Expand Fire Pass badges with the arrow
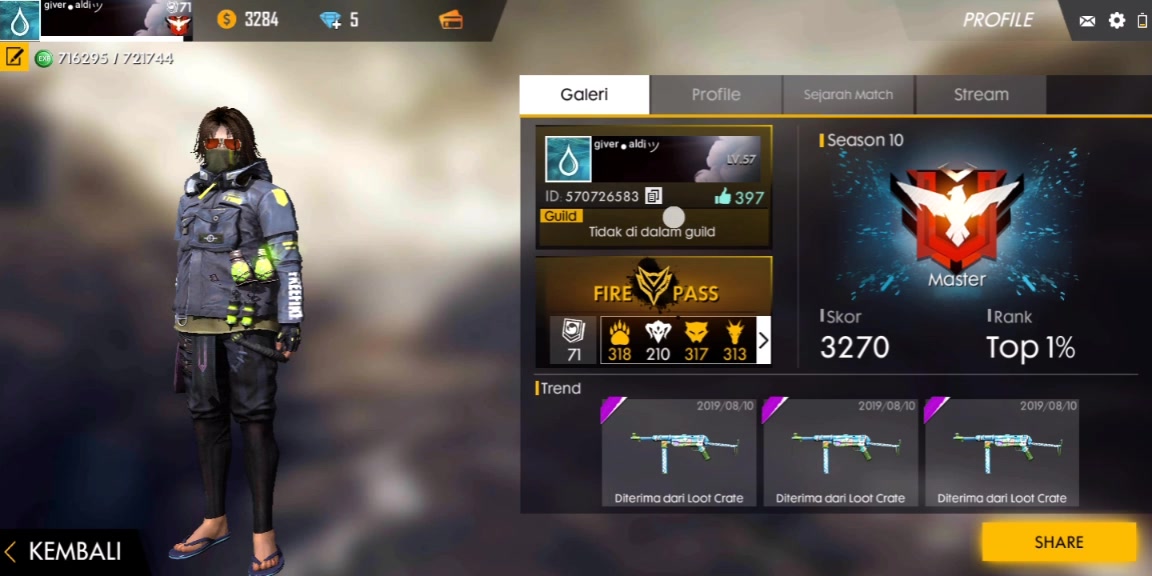Image resolution: width=1152 pixels, height=576 pixels. pos(763,341)
